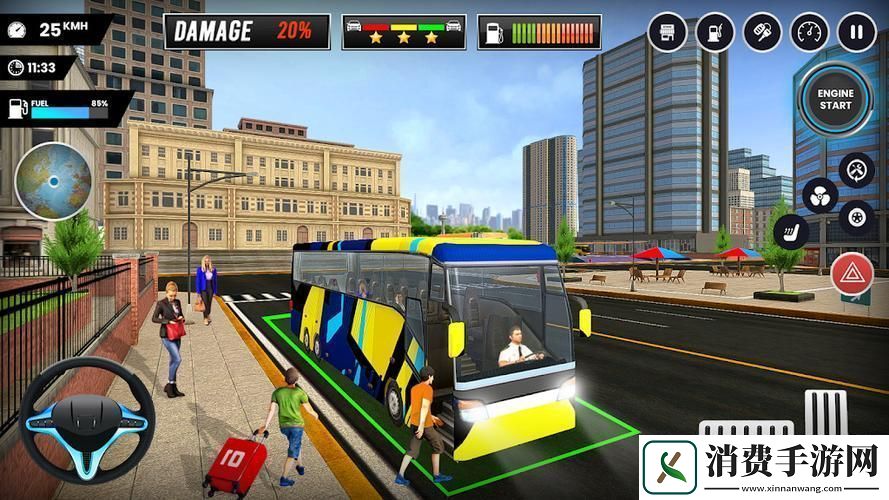The image size is (889, 500).
Task: Turn on the fan button
Action: pyautogui.click(x=820, y=195)
